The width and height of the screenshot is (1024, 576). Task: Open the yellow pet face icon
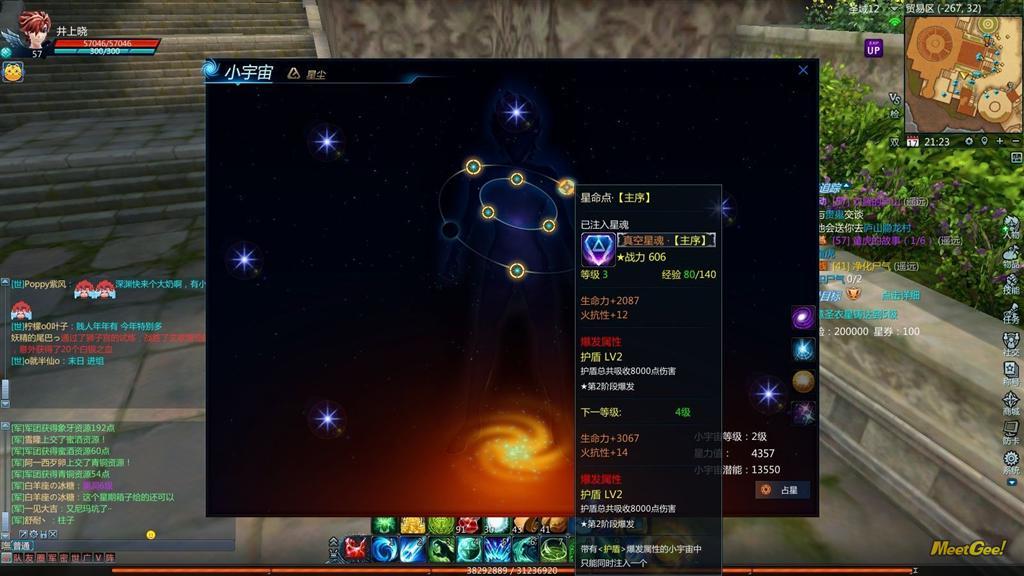tap(13, 72)
